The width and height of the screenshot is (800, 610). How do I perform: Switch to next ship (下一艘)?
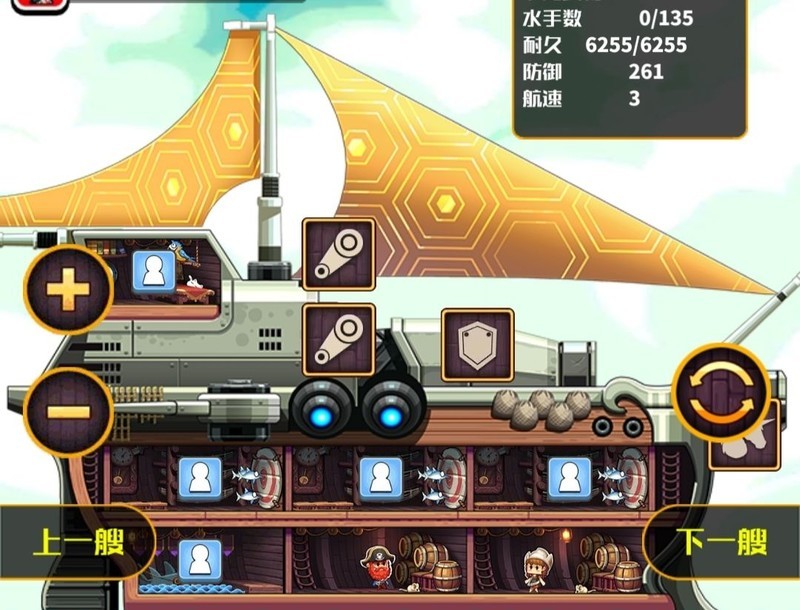pos(722,543)
